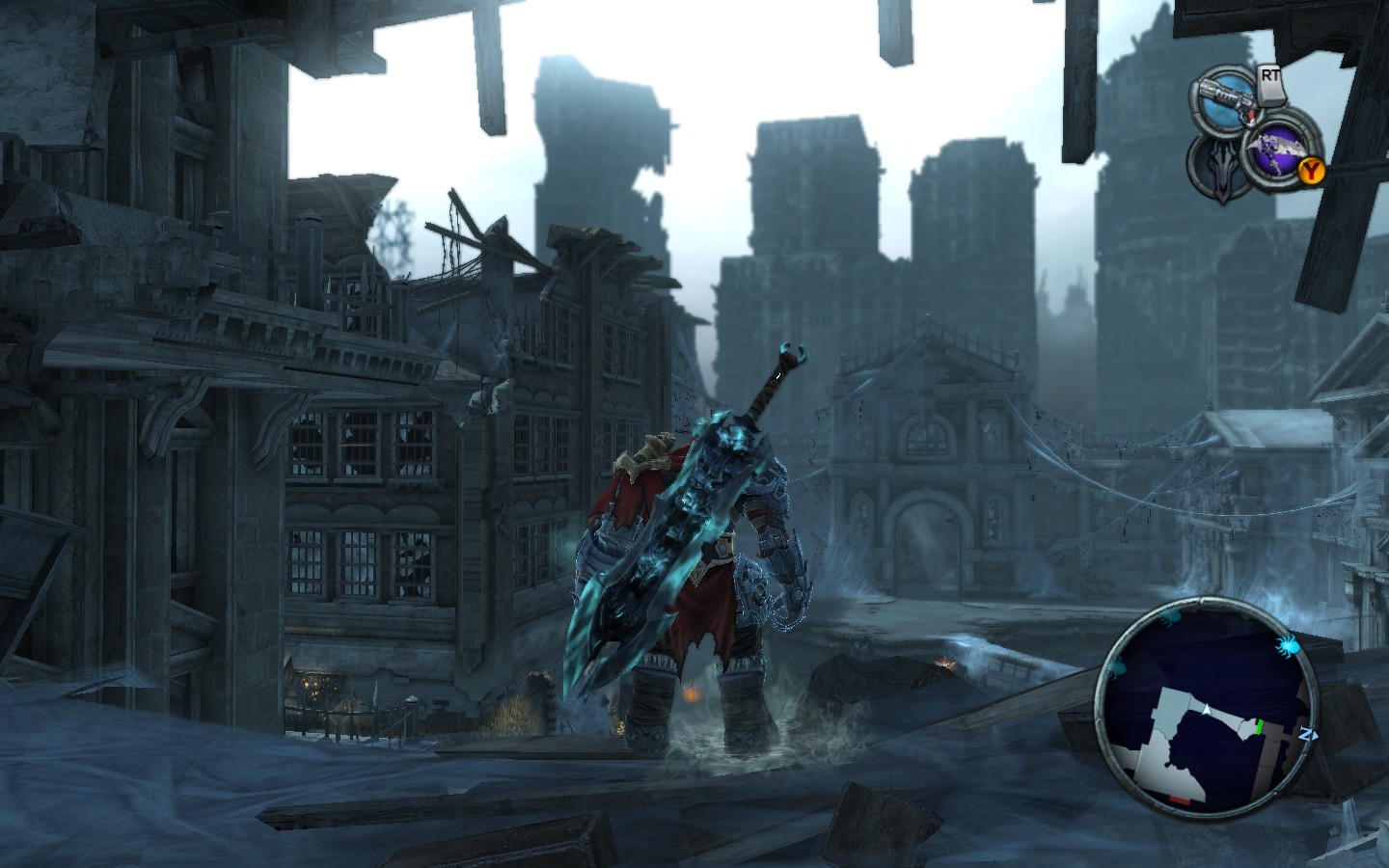
Task: Click the player arrow in the minimap center
Action: [x=1207, y=709]
